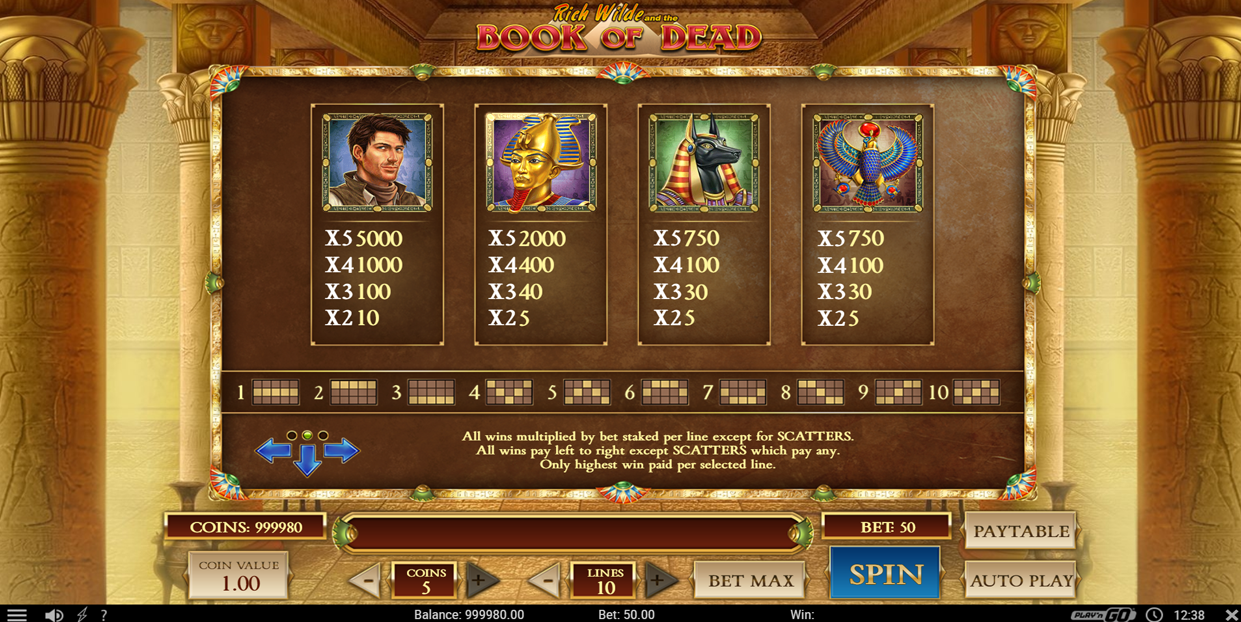The image size is (1241, 622).
Task: Toggle the PAYTABLE button
Action: click(1020, 531)
